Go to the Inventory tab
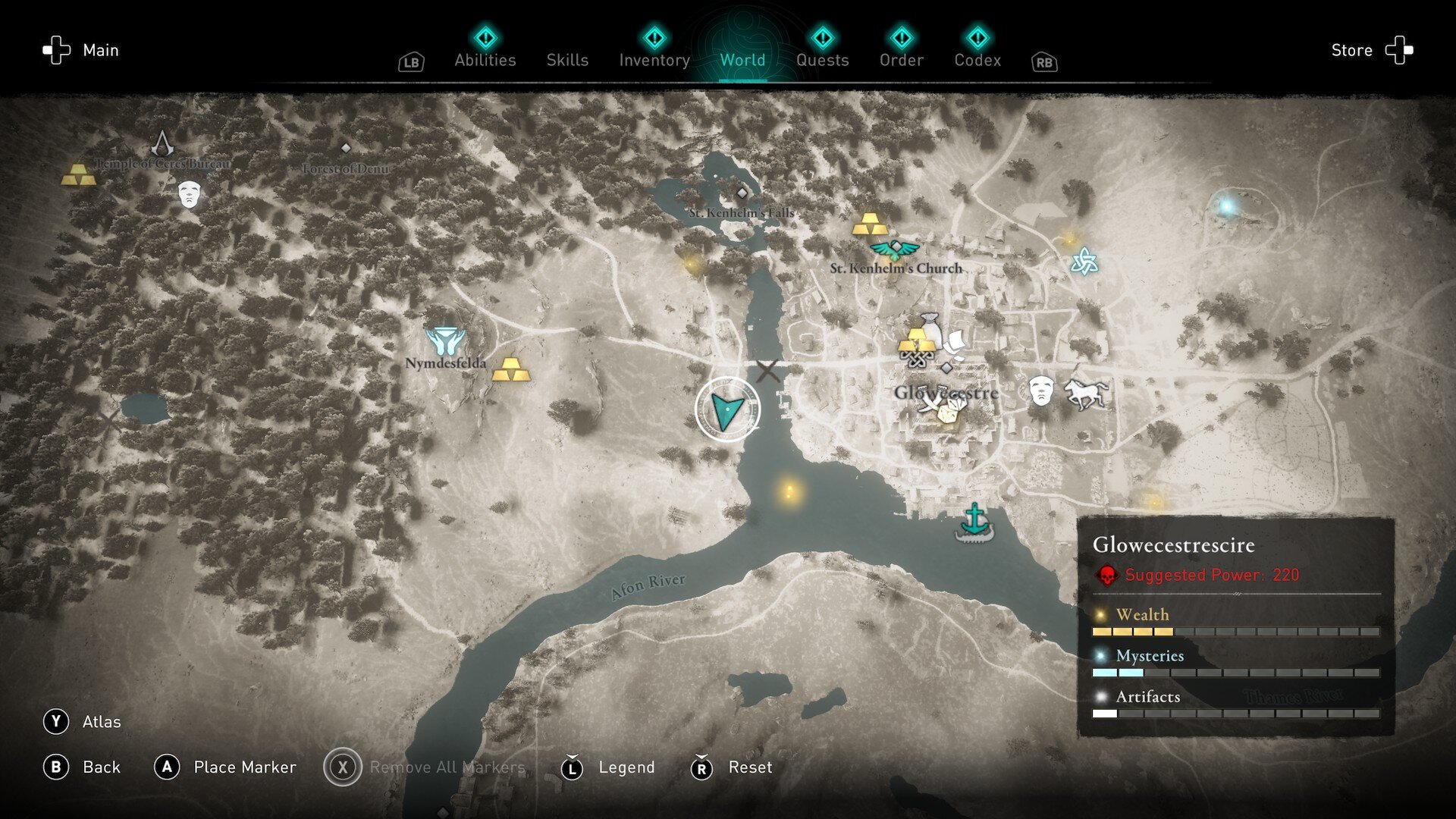 tap(654, 59)
